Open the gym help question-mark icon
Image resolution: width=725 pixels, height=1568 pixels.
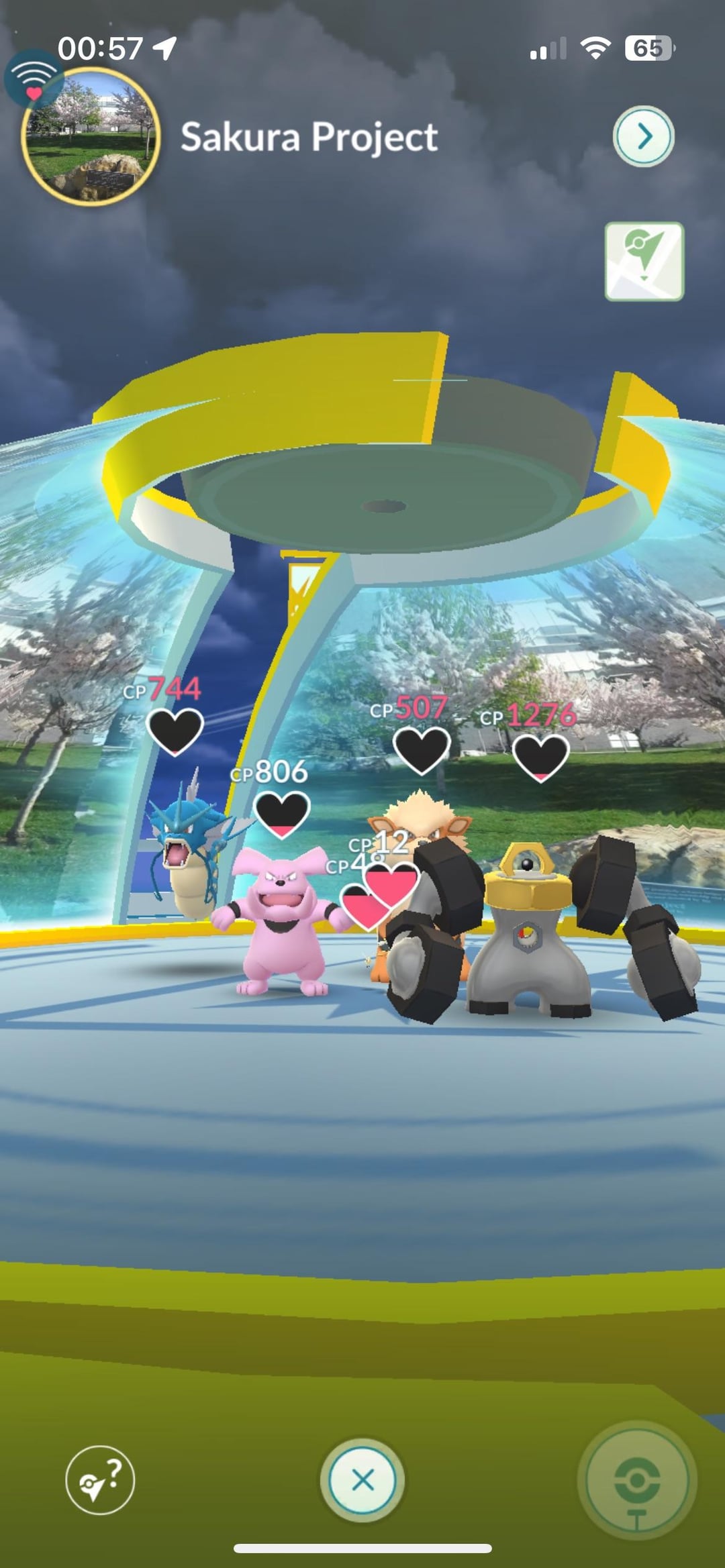[x=100, y=1479]
